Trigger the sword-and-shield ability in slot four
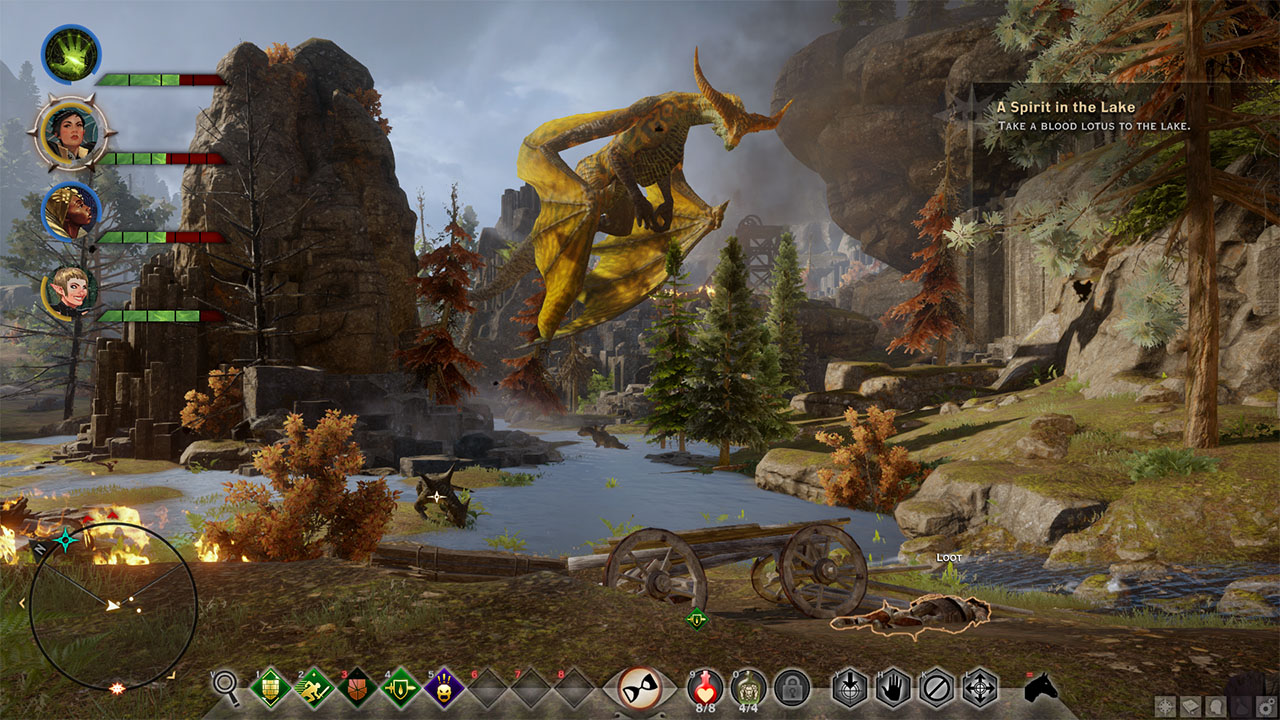1280x720 pixels. point(401,688)
